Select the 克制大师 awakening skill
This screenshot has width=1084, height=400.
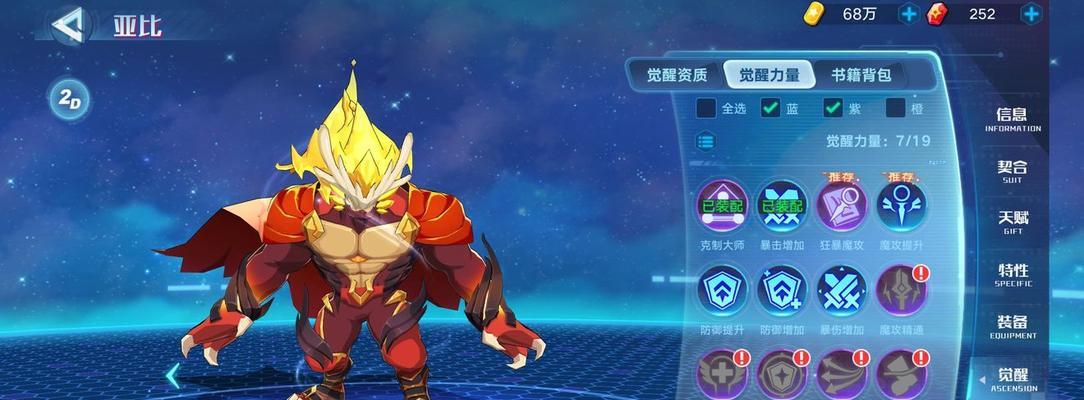721,206
